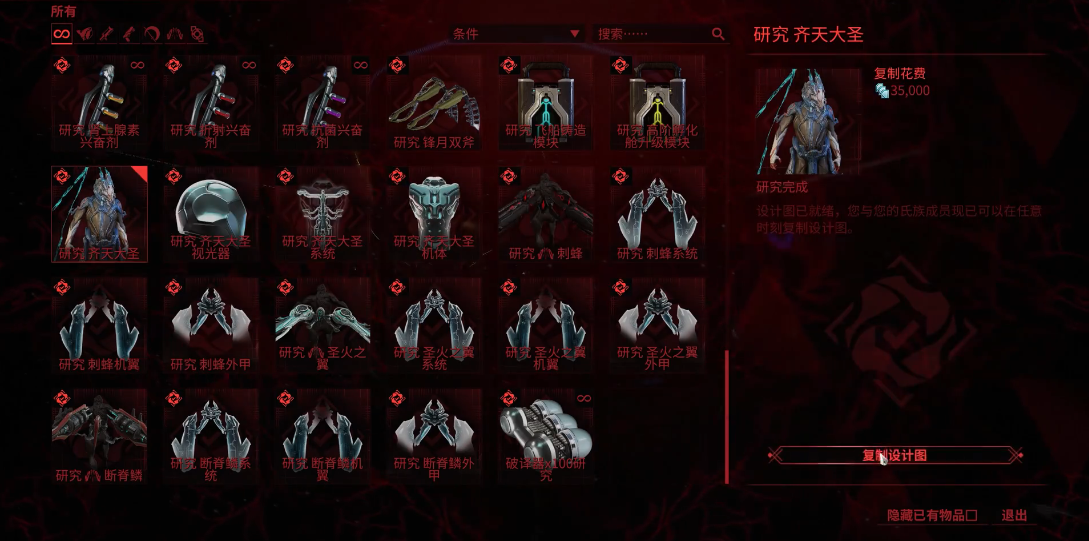The image size is (1089, 541).
Task: Toggle the 隐藏已有物品 checkbox
Action: pyautogui.click(x=971, y=516)
